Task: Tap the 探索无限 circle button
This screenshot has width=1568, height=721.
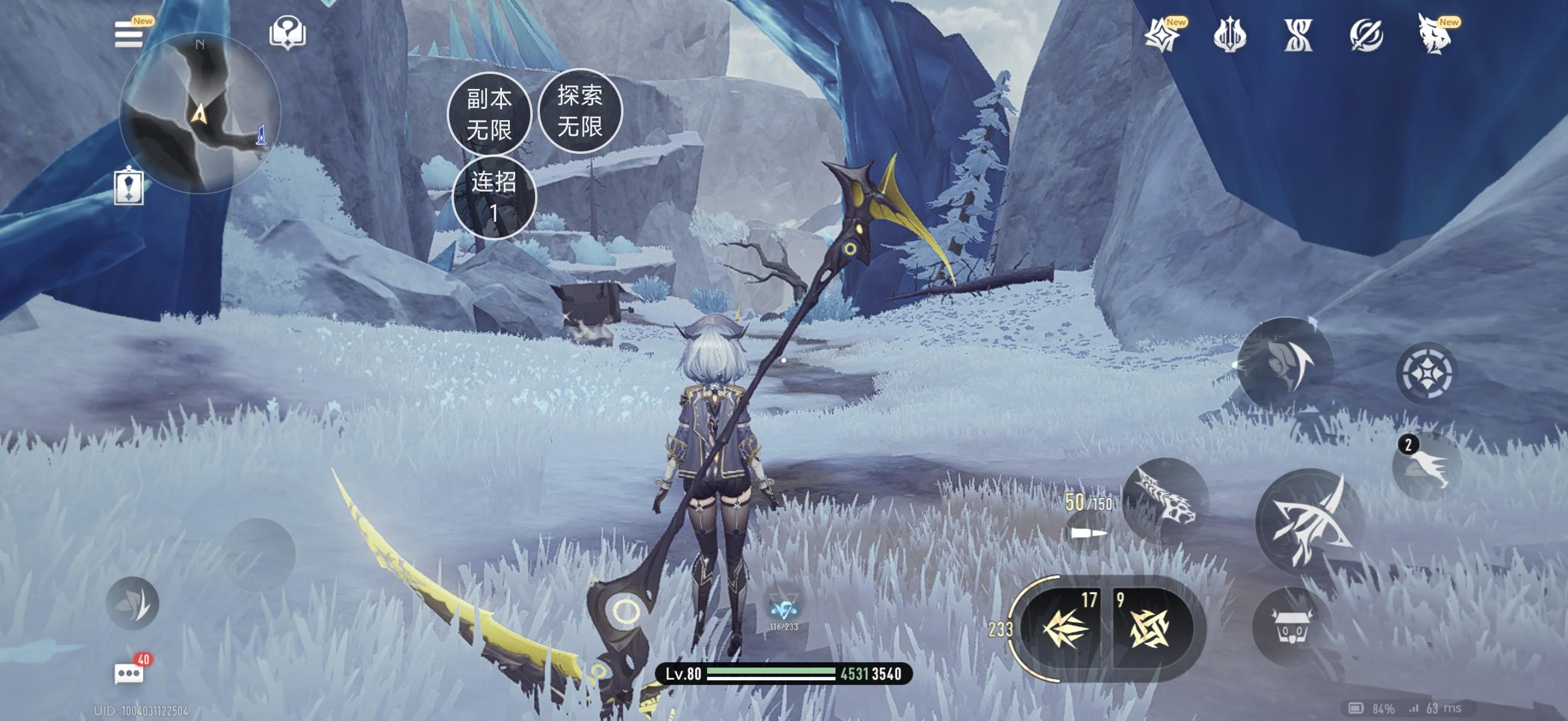Action: tap(580, 111)
